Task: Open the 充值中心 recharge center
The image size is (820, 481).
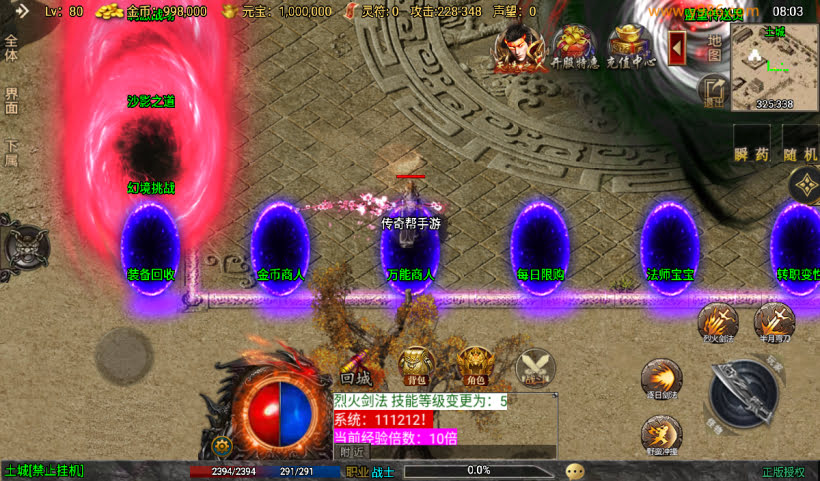Action: [629, 44]
